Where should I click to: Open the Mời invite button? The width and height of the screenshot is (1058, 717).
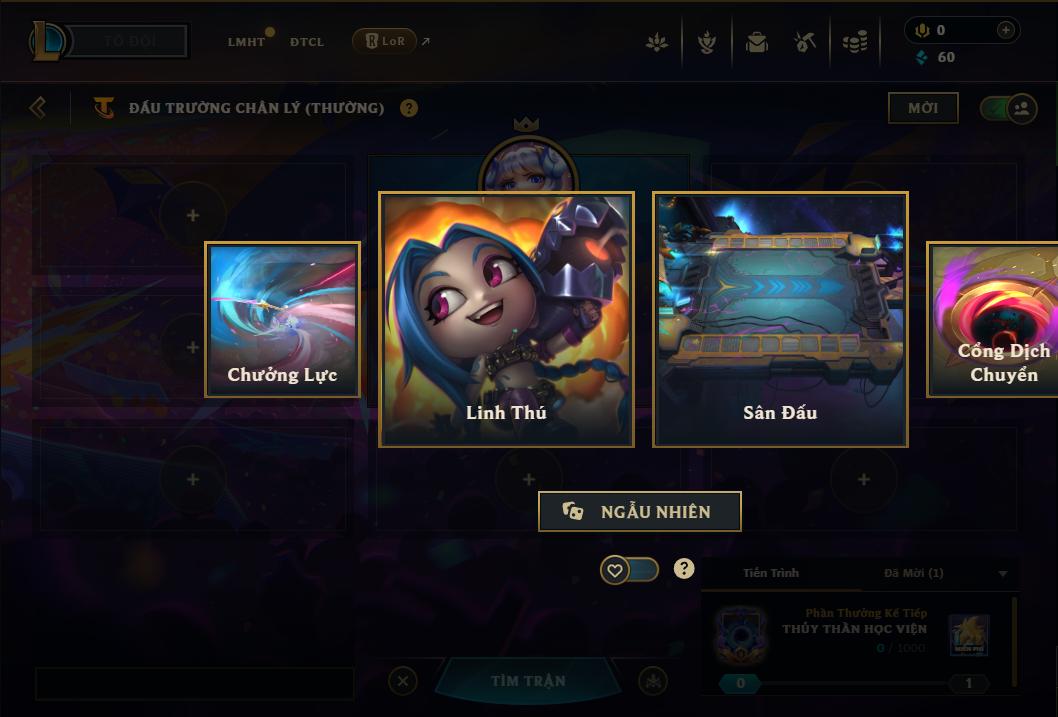[x=923, y=108]
